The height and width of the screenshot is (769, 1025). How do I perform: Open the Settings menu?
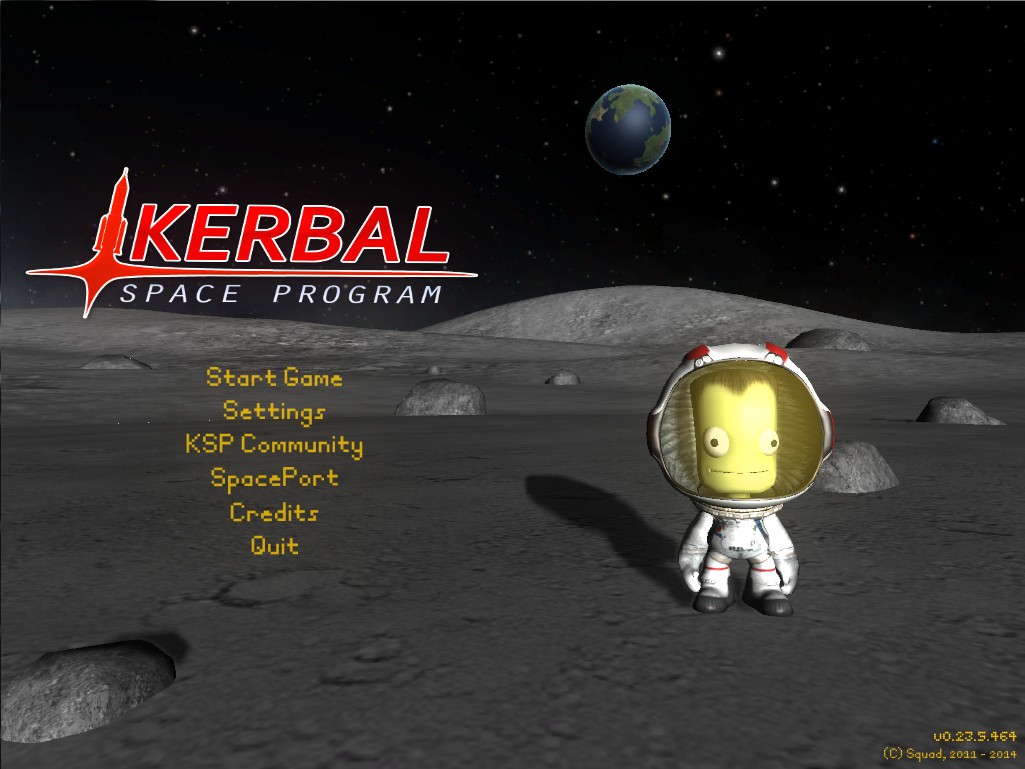(274, 411)
